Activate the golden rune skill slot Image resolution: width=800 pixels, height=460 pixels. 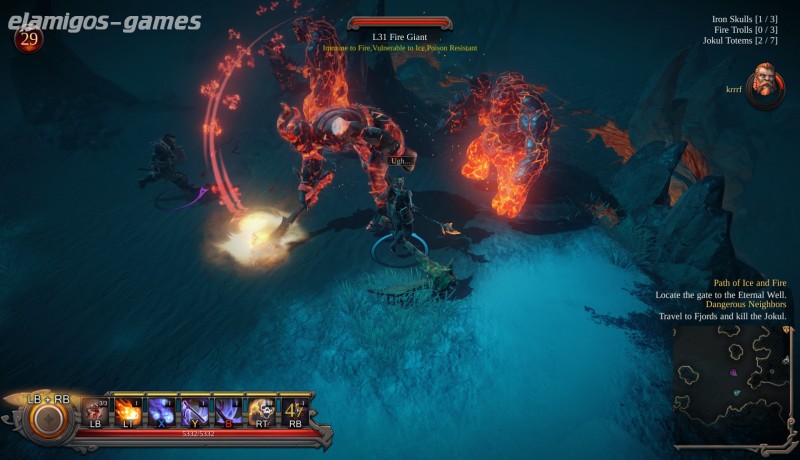[294, 411]
